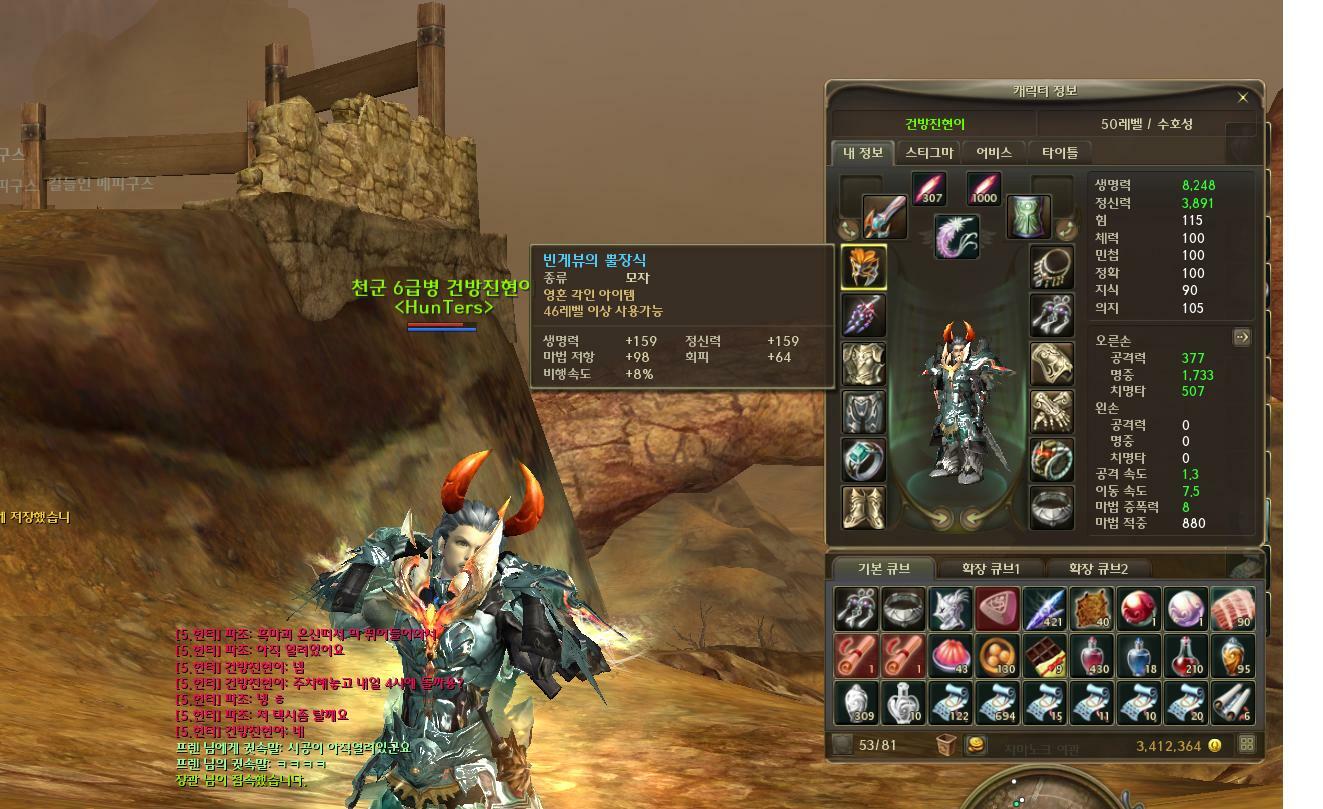
Task: Switch to the 스티그마 tab
Action: [928, 153]
